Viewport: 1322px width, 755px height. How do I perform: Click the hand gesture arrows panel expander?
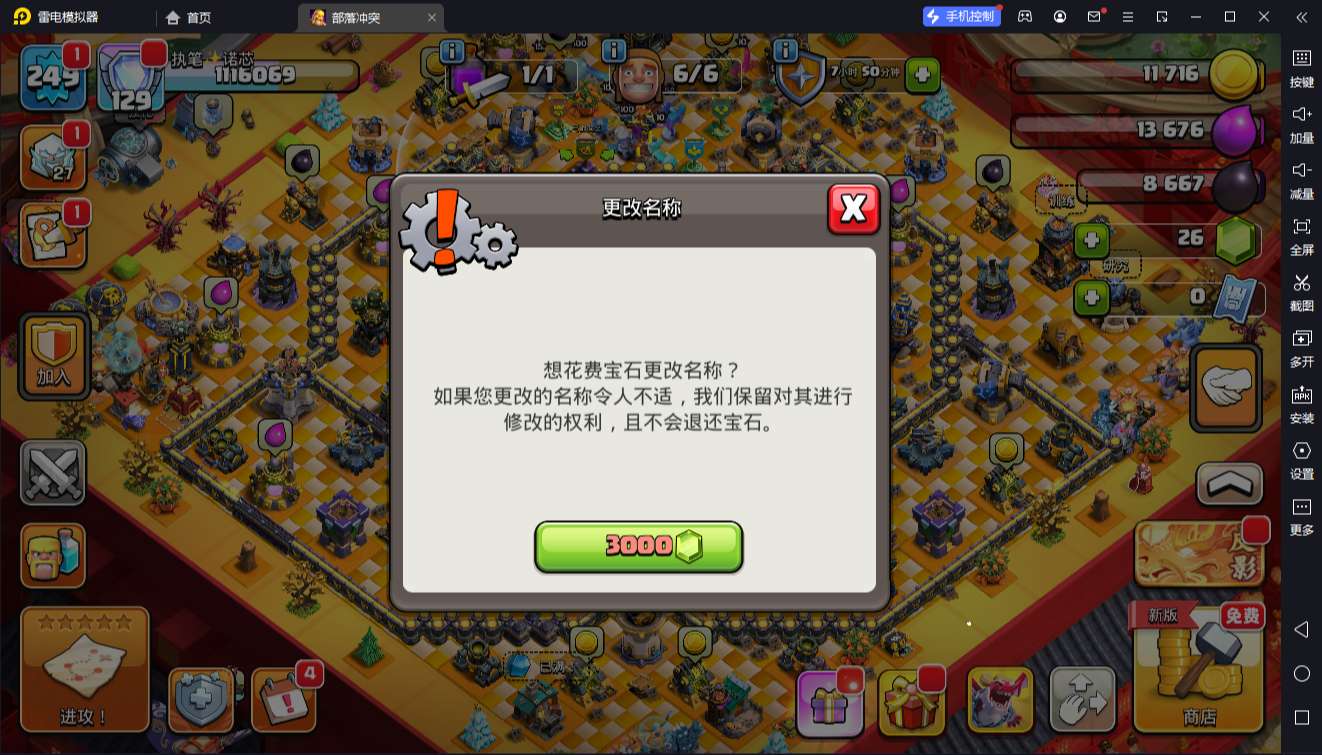tap(1083, 700)
